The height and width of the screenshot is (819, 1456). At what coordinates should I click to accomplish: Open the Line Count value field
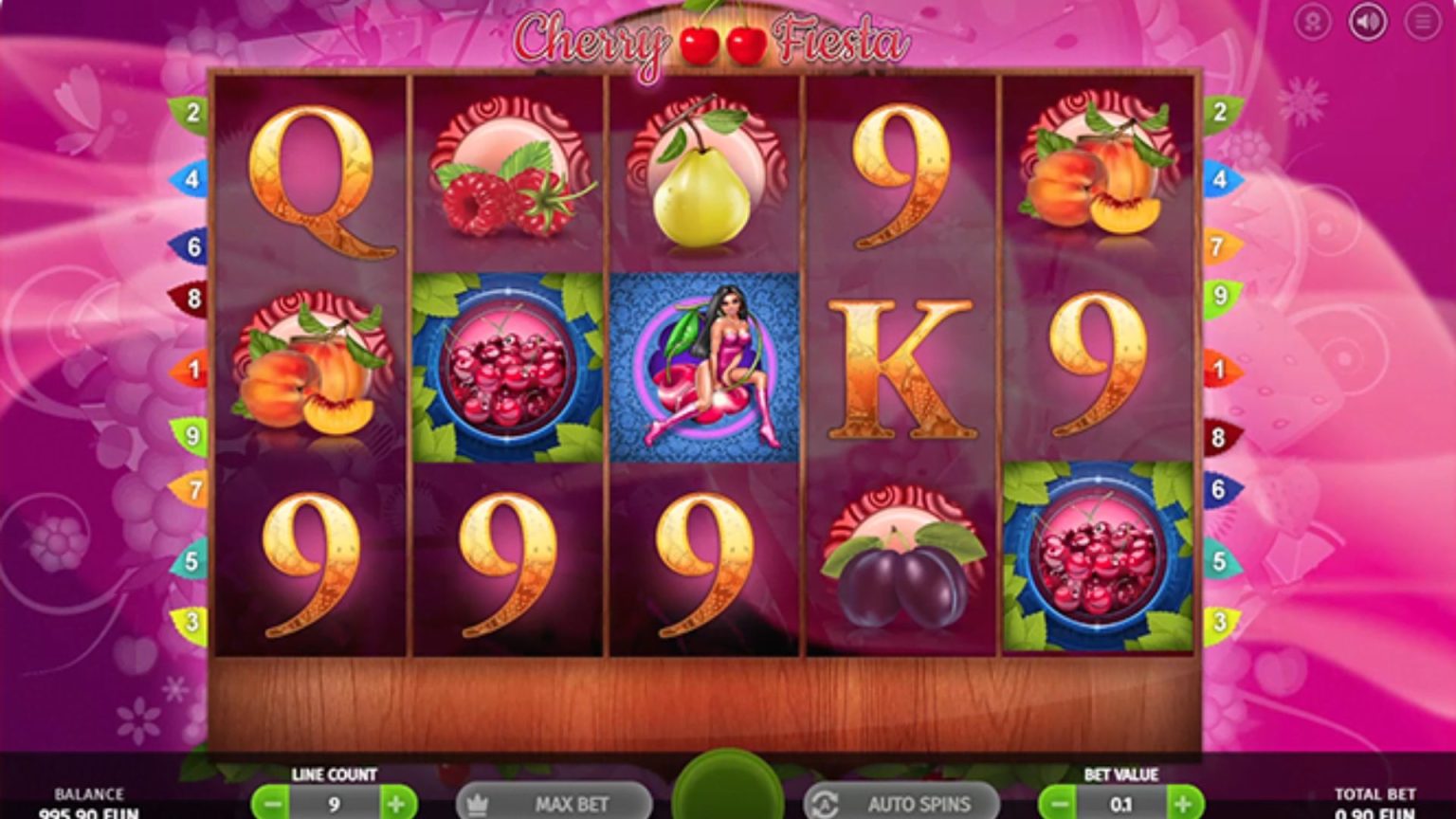334,803
